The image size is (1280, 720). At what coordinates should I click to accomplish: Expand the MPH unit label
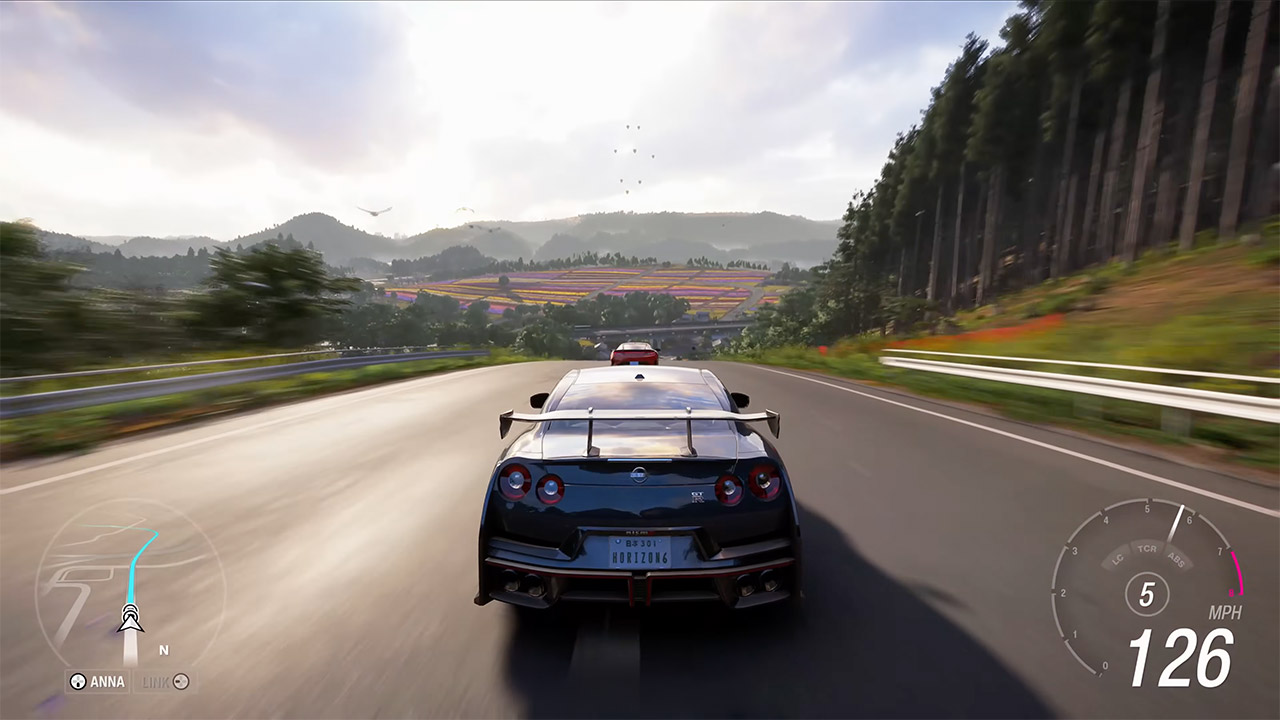pos(1225,612)
